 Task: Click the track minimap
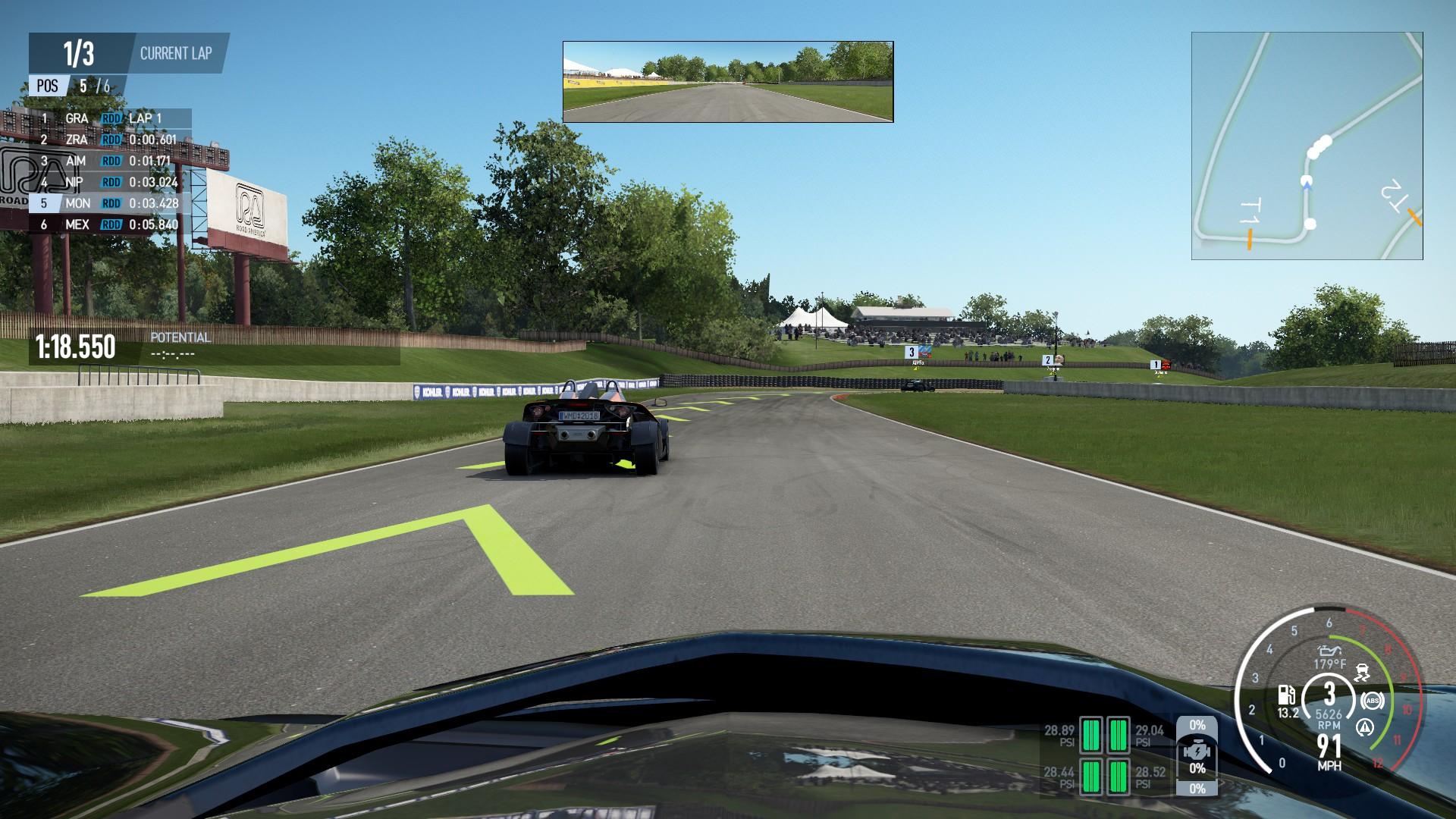tap(1307, 146)
